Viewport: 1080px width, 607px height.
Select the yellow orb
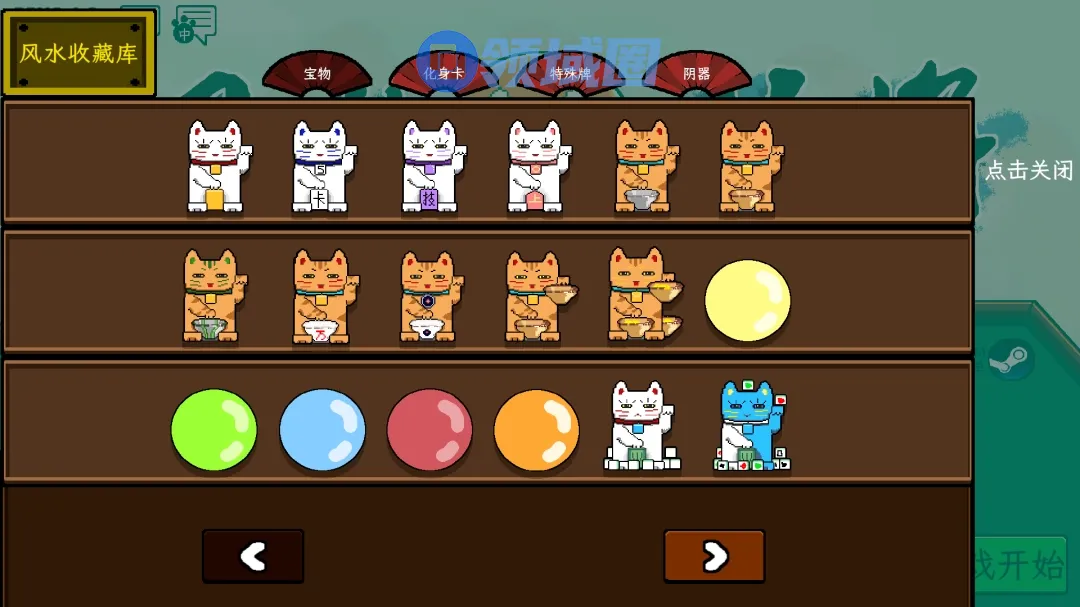[x=747, y=300]
